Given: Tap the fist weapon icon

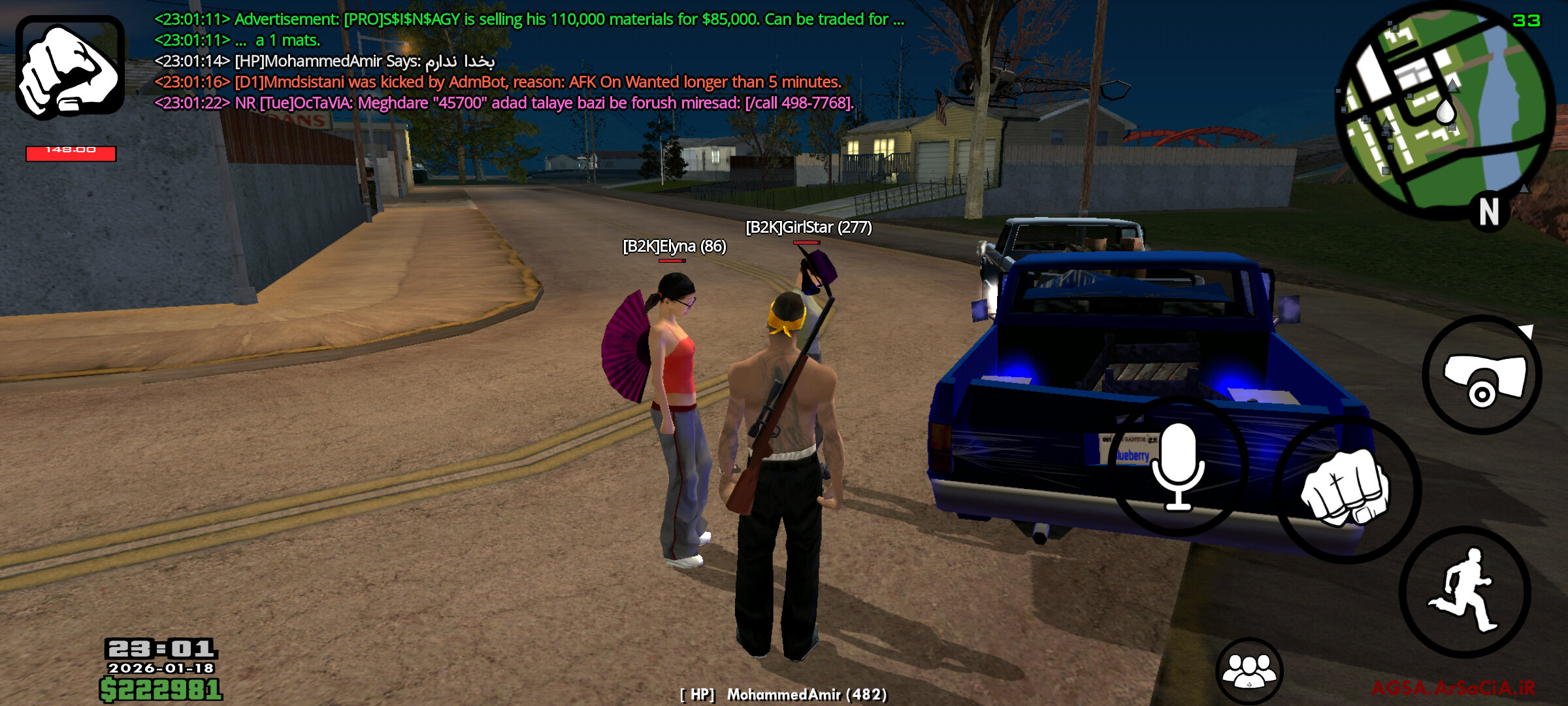Looking at the screenshot, I should pyautogui.click(x=70, y=67).
